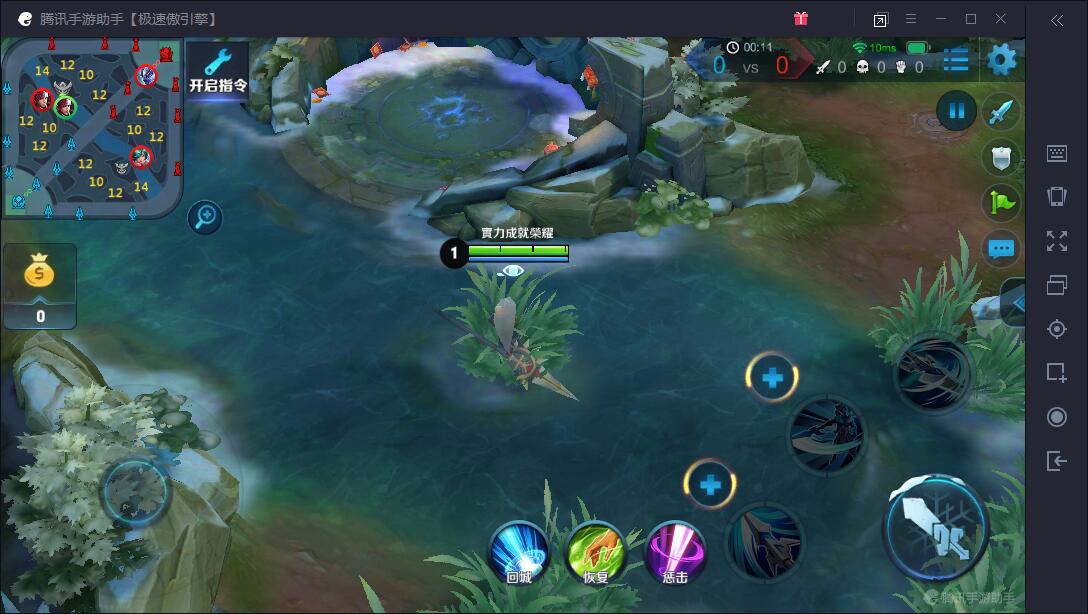
Task: Open the scoreboard list icon
Action: (x=956, y=60)
